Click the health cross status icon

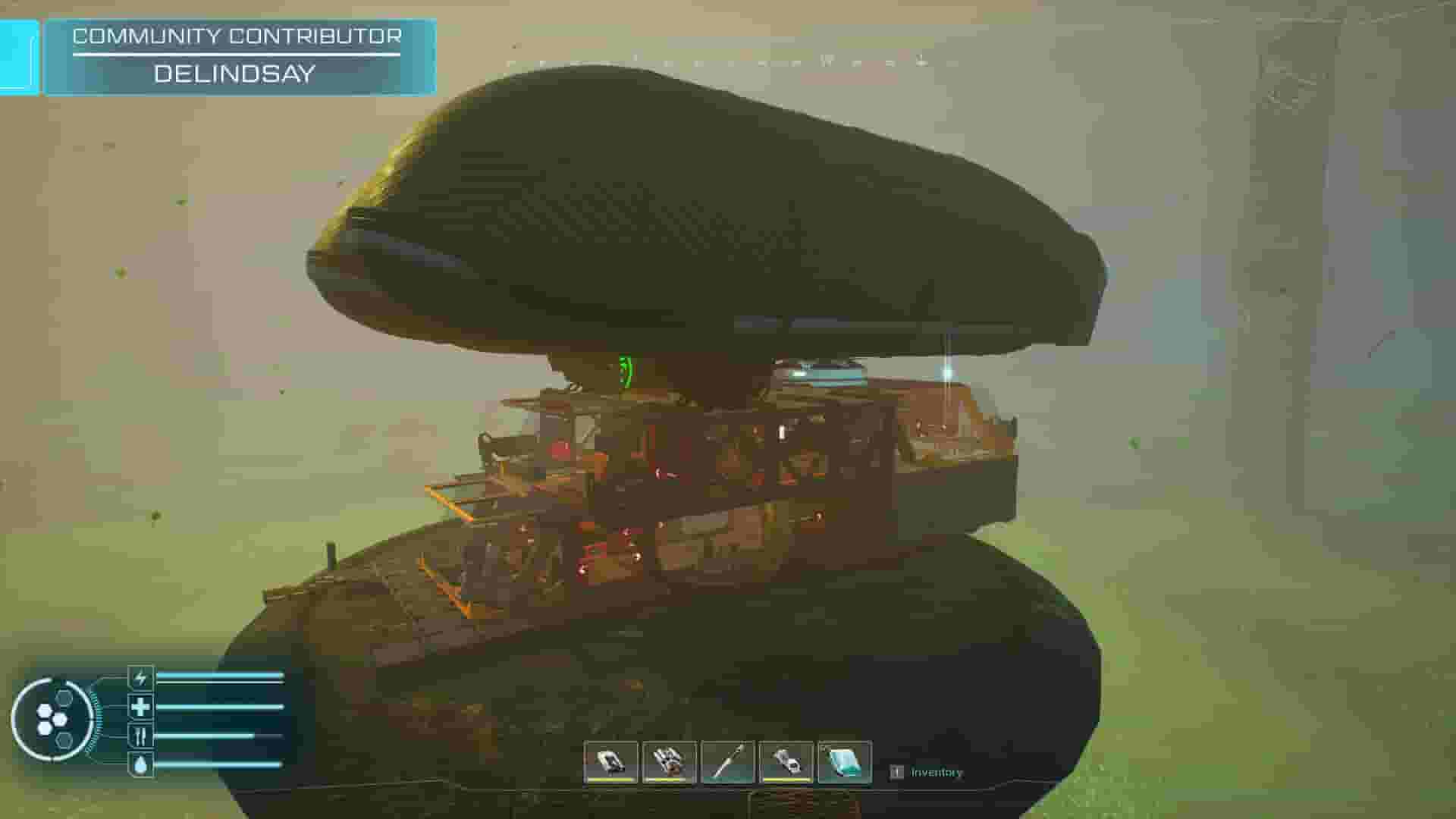(x=141, y=707)
